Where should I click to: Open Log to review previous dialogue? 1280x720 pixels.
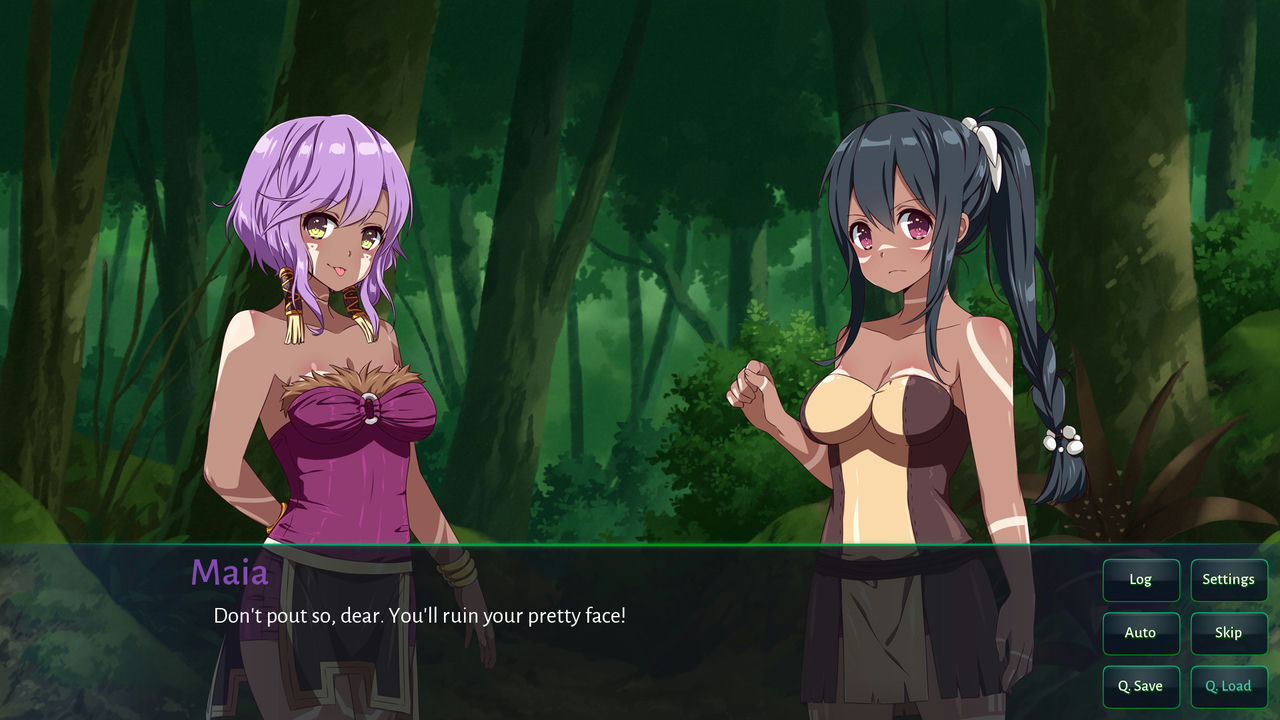pos(1141,580)
